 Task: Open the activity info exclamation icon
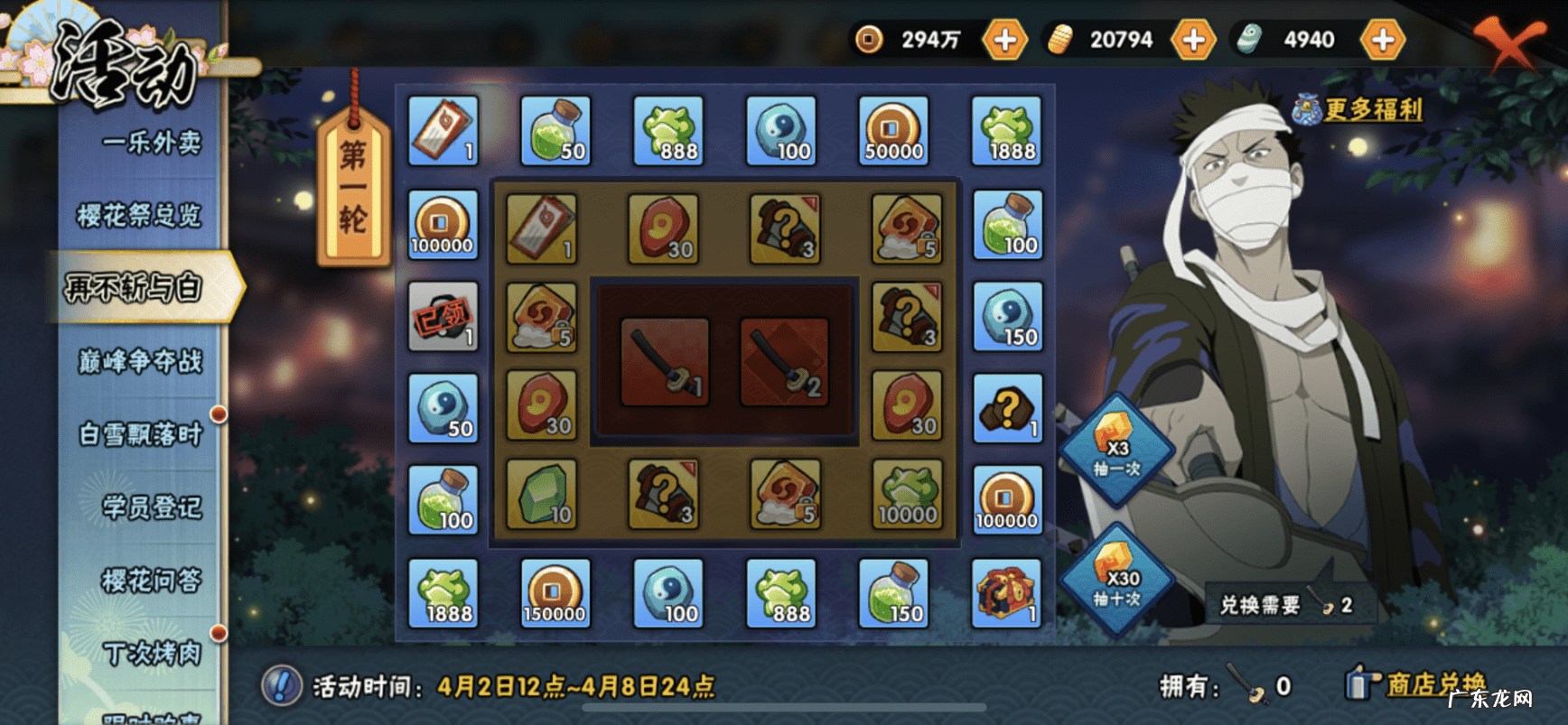[x=281, y=686]
